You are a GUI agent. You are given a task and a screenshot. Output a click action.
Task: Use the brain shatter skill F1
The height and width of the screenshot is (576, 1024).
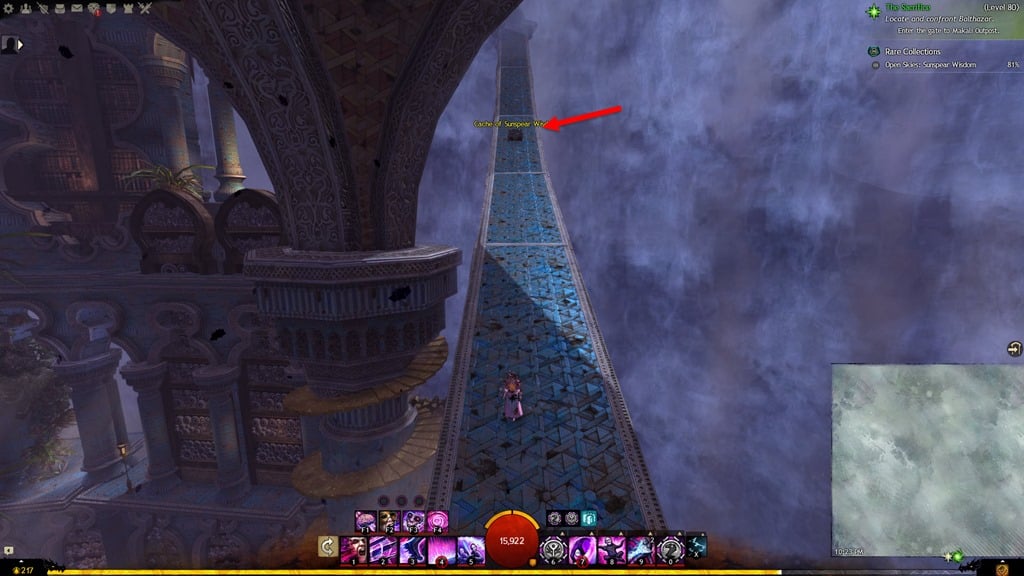click(x=363, y=521)
